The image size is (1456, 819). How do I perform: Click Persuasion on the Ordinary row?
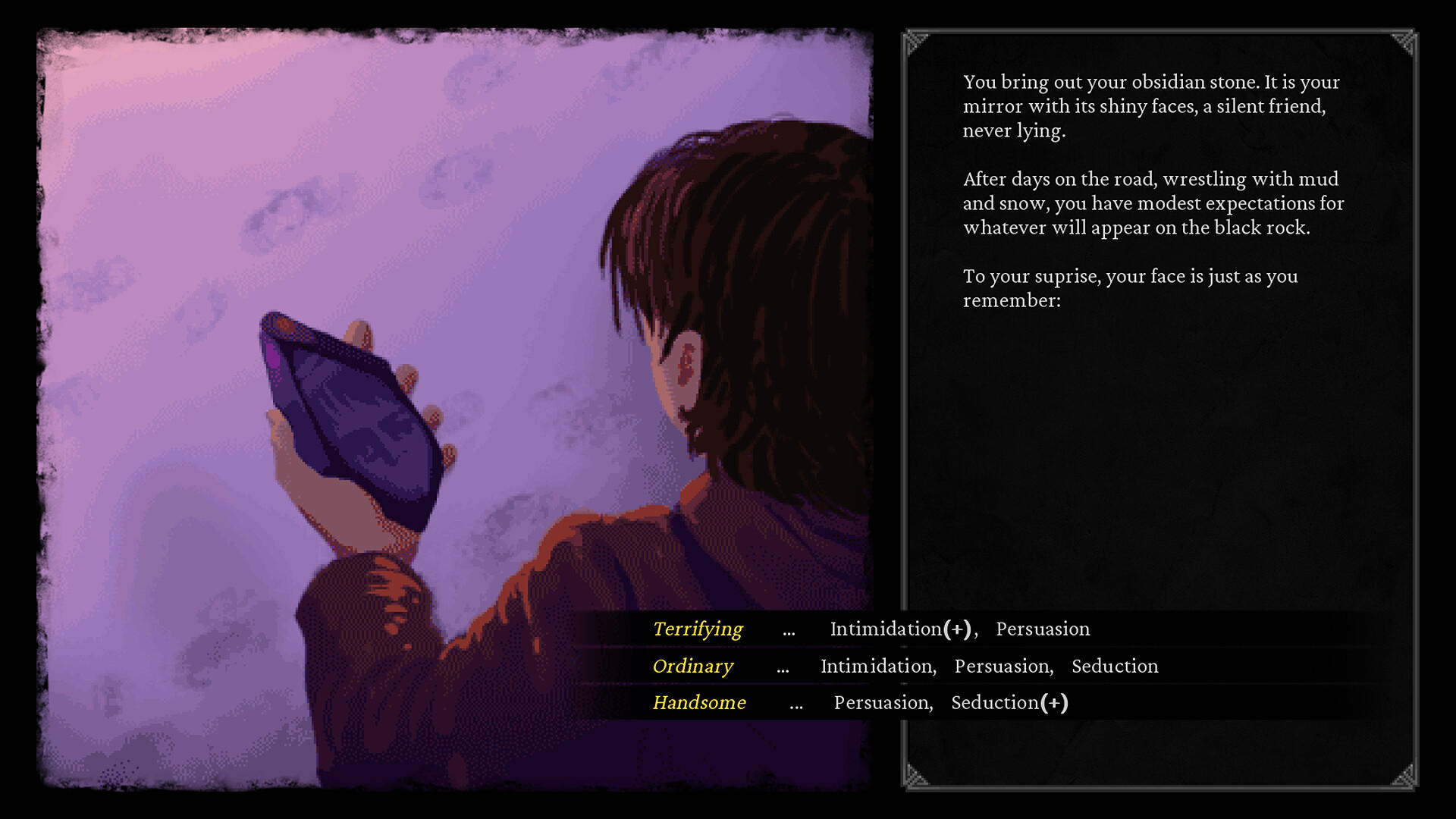pos(1003,666)
